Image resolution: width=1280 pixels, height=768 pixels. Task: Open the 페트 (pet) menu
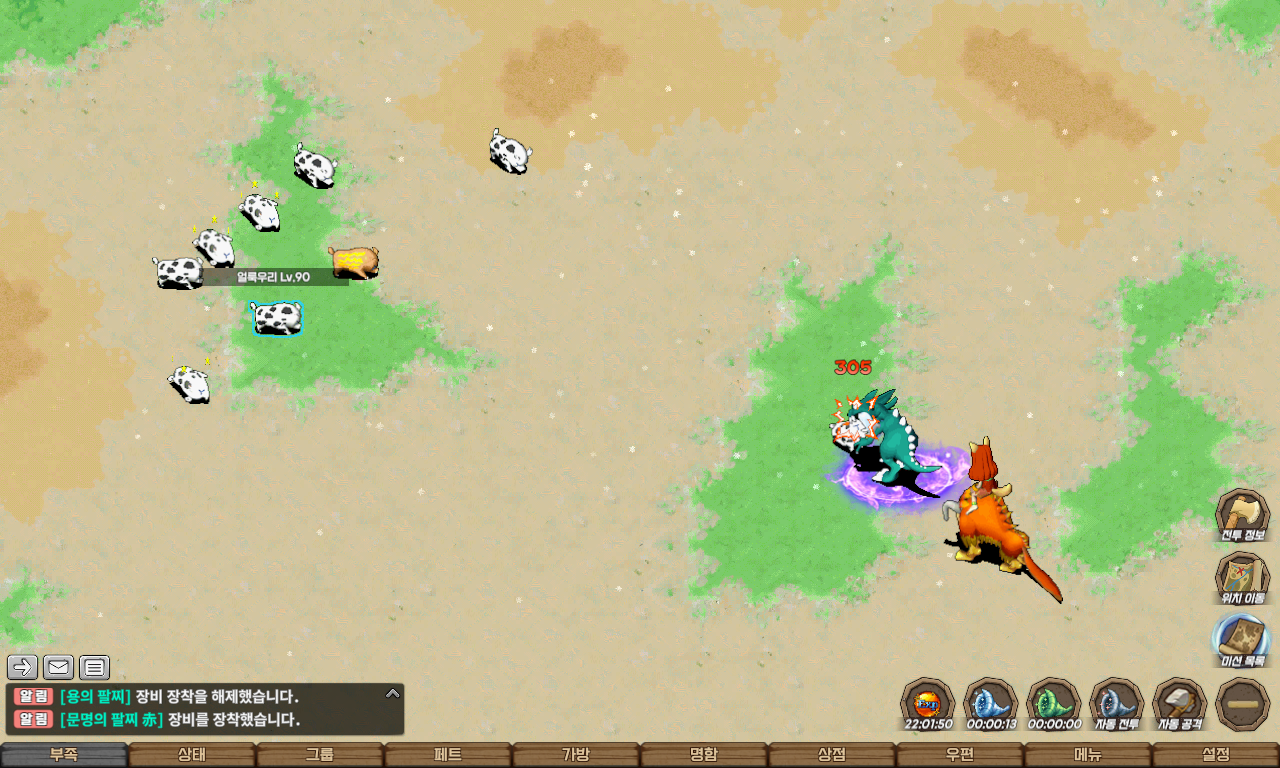point(448,755)
